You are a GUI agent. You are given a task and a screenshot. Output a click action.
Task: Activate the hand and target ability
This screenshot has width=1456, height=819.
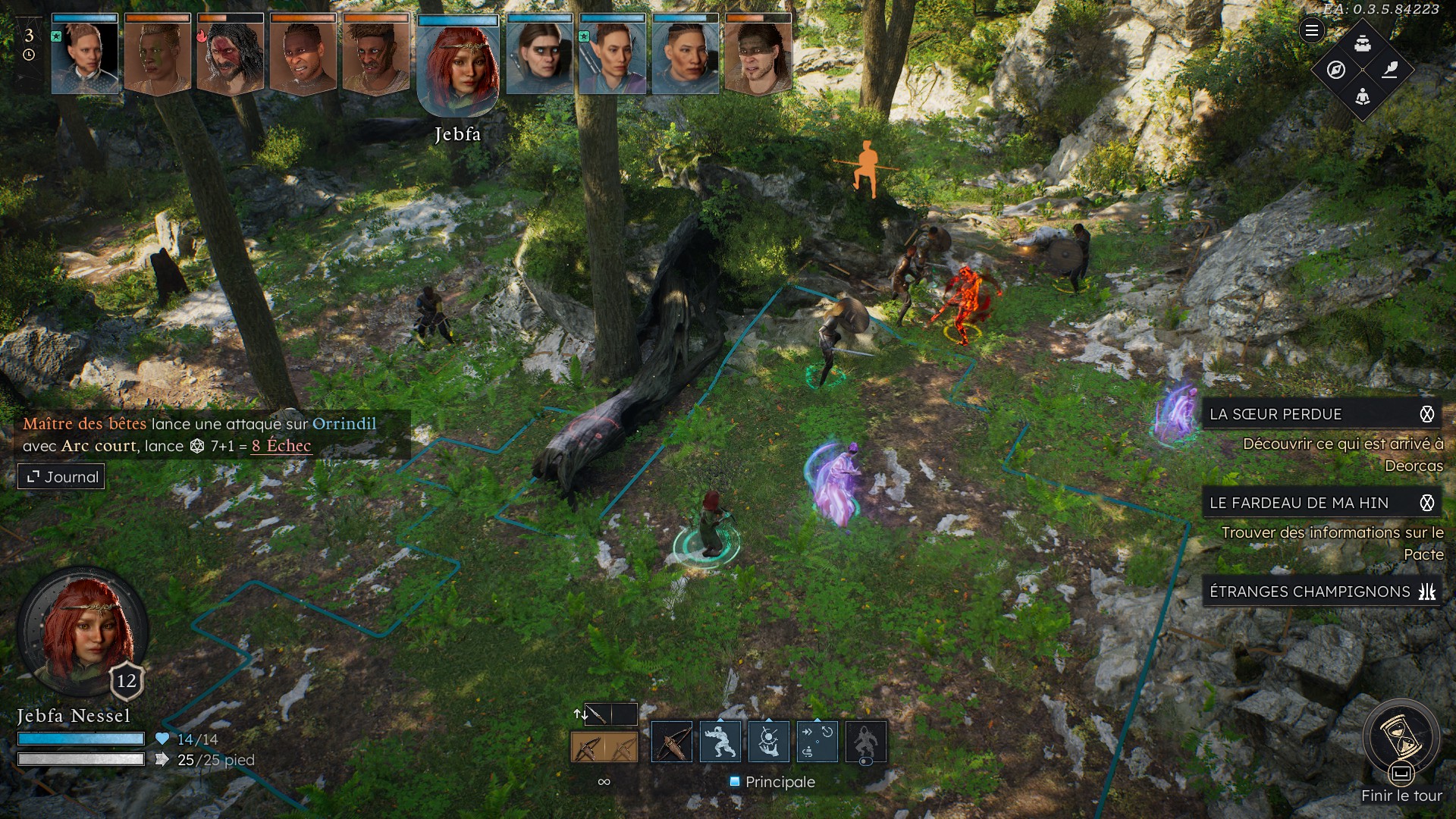coord(769,742)
